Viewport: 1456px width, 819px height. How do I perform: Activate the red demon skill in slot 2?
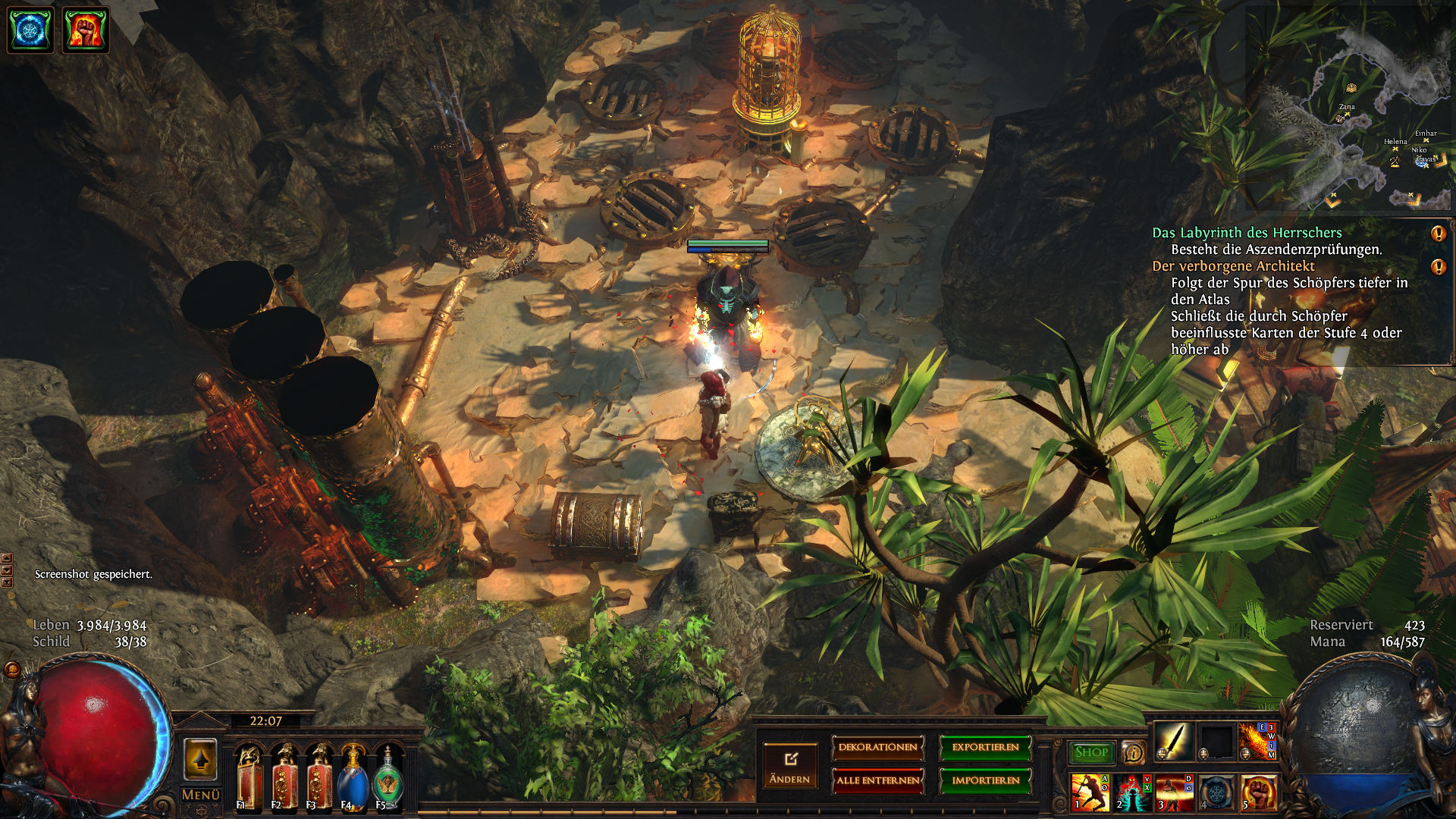(x=1131, y=792)
